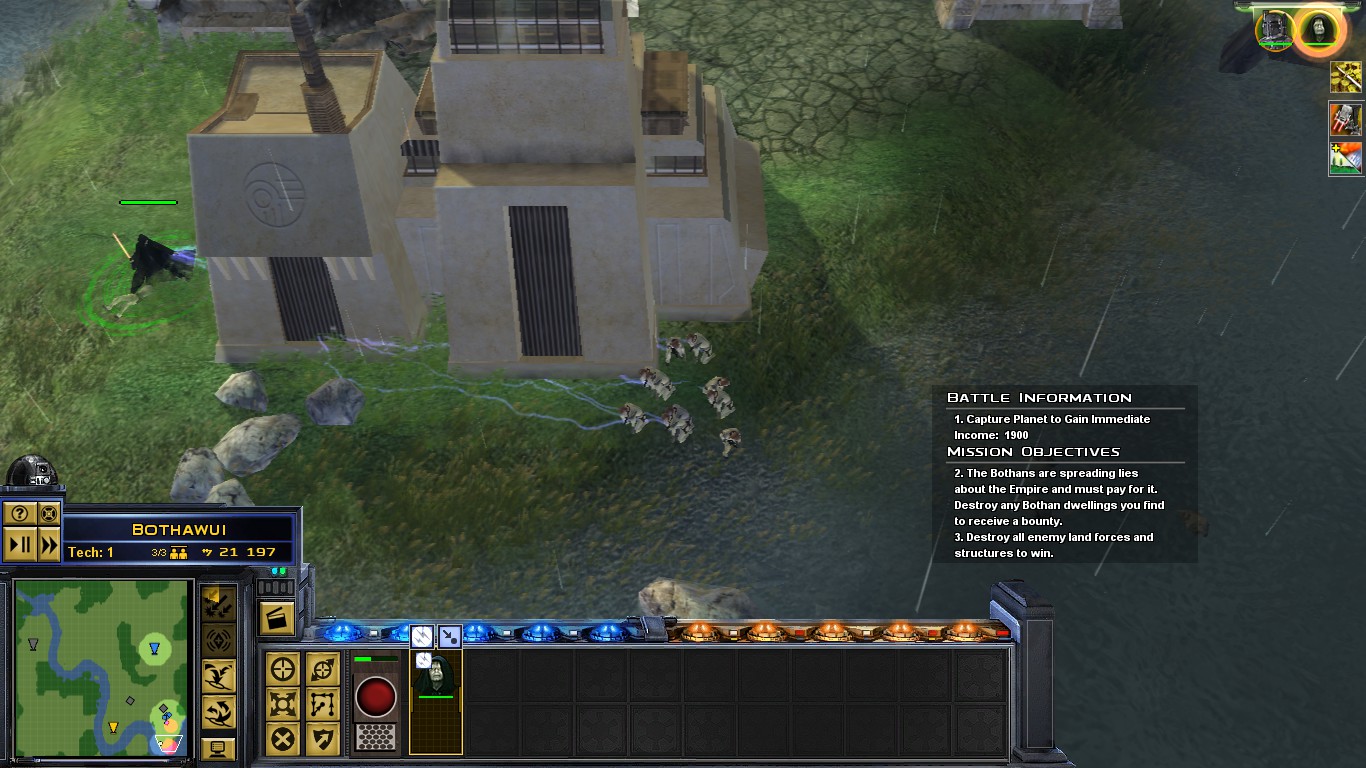
Task: Click the computer monitor button beside minimap
Action: (218, 748)
